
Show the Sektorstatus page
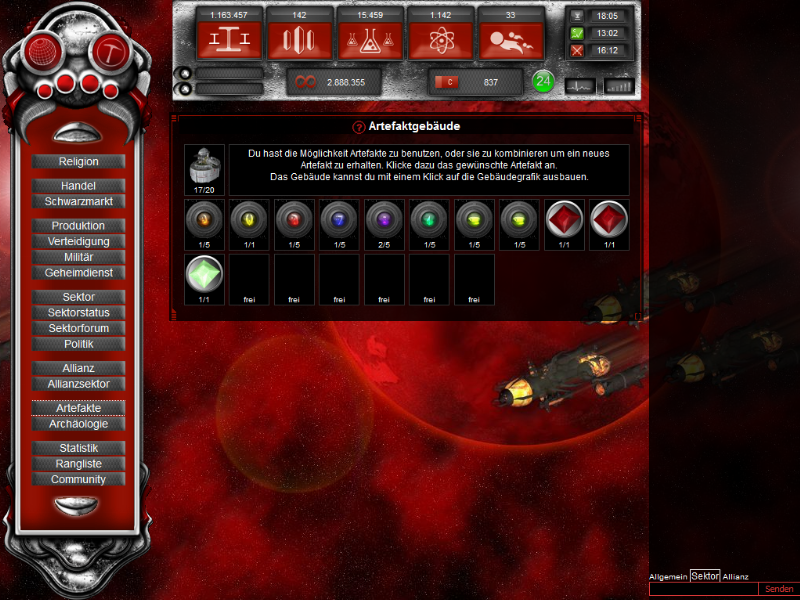[79, 313]
